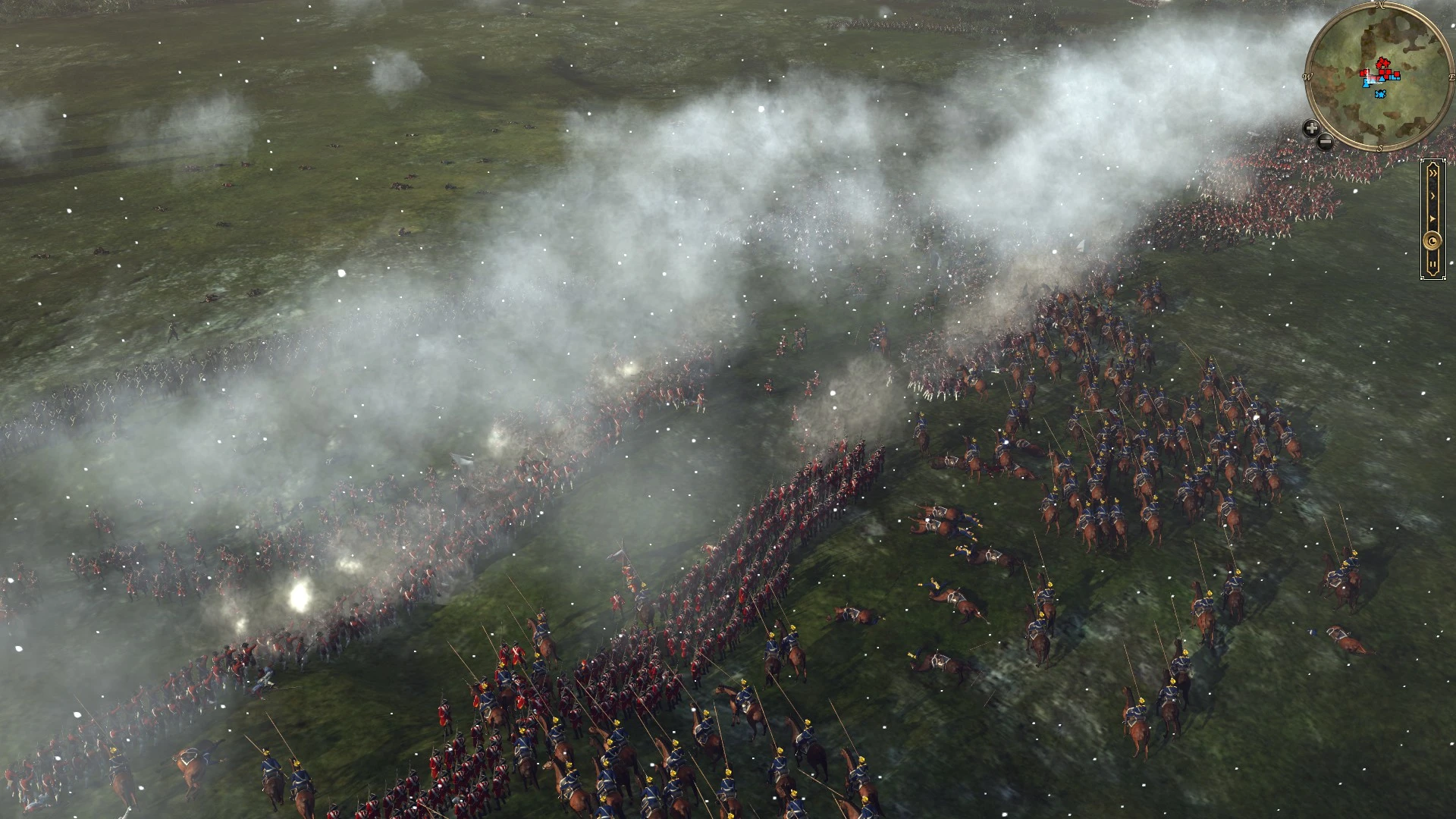Click the play triangle on the speed panel
This screenshot has width=1456, height=819.
[1432, 218]
